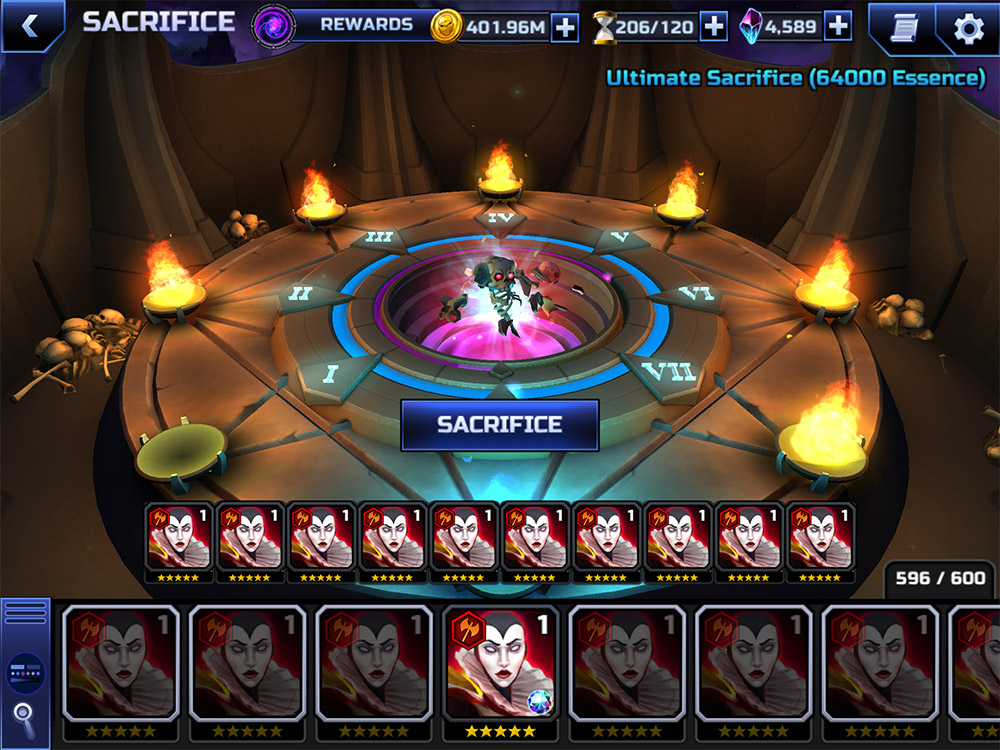Confirm with the Sacrifice button
Screen dimensions: 1000x750
[x=500, y=425]
